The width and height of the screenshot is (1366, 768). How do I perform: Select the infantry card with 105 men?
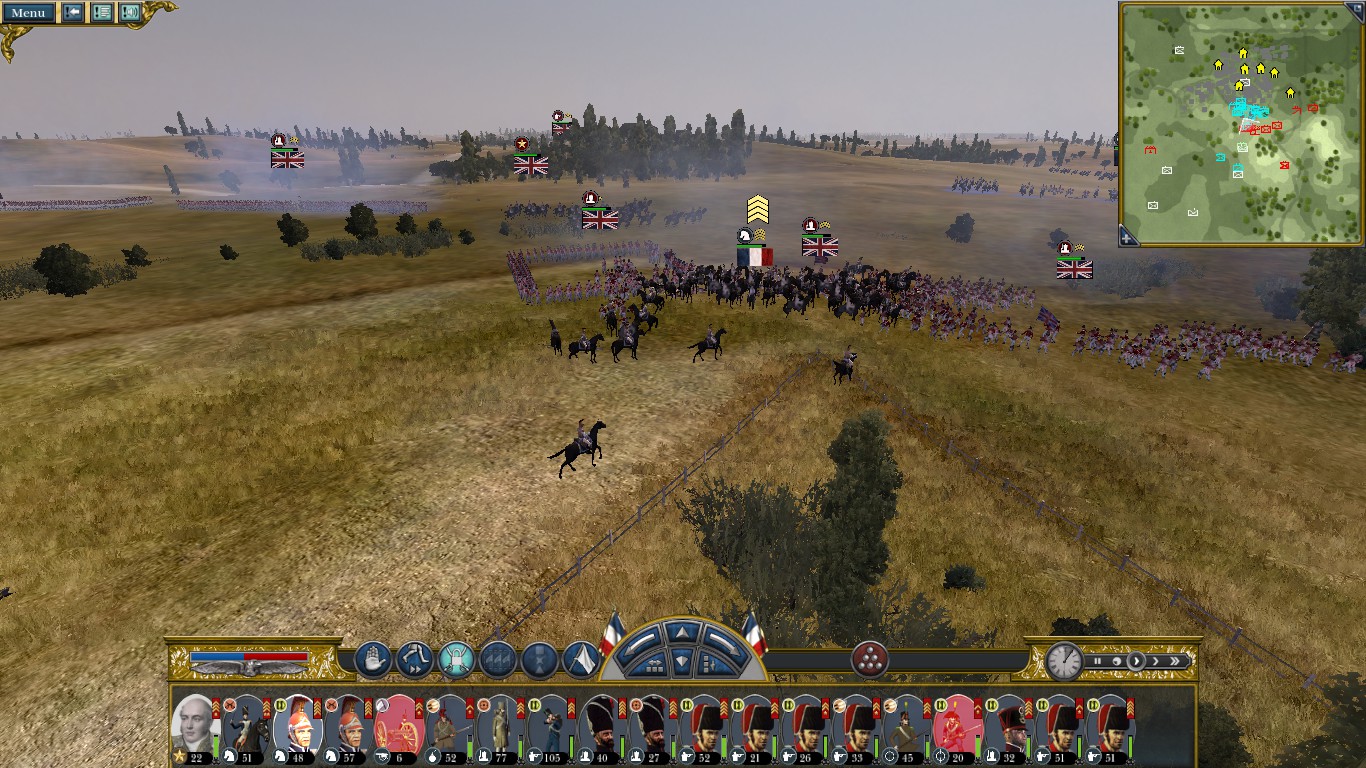[x=548, y=727]
